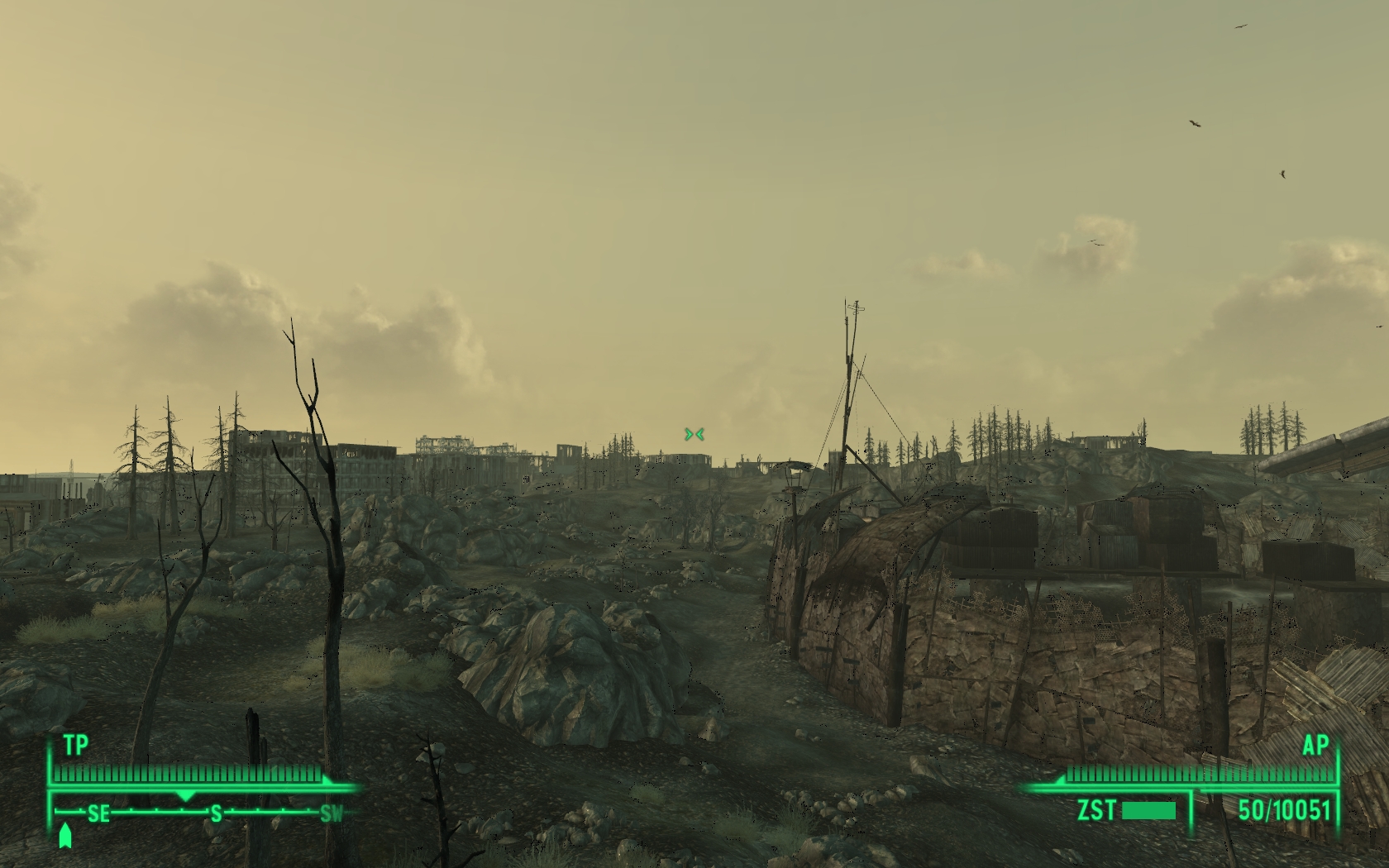This screenshot has height=868, width=1389.
Task: Select the location marker arrow below the compass
Action: (65, 836)
